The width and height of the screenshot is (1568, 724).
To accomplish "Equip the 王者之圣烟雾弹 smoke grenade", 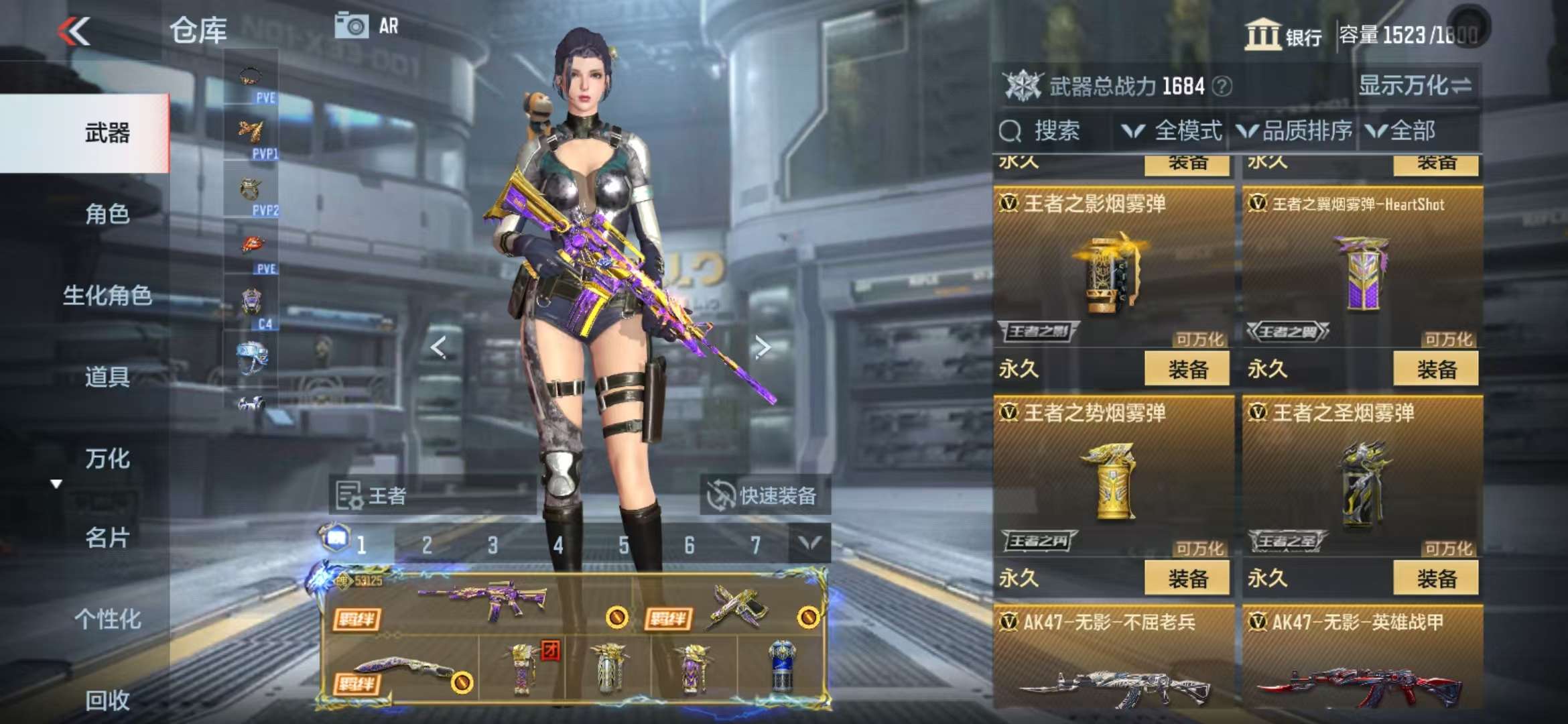I will click(1435, 578).
